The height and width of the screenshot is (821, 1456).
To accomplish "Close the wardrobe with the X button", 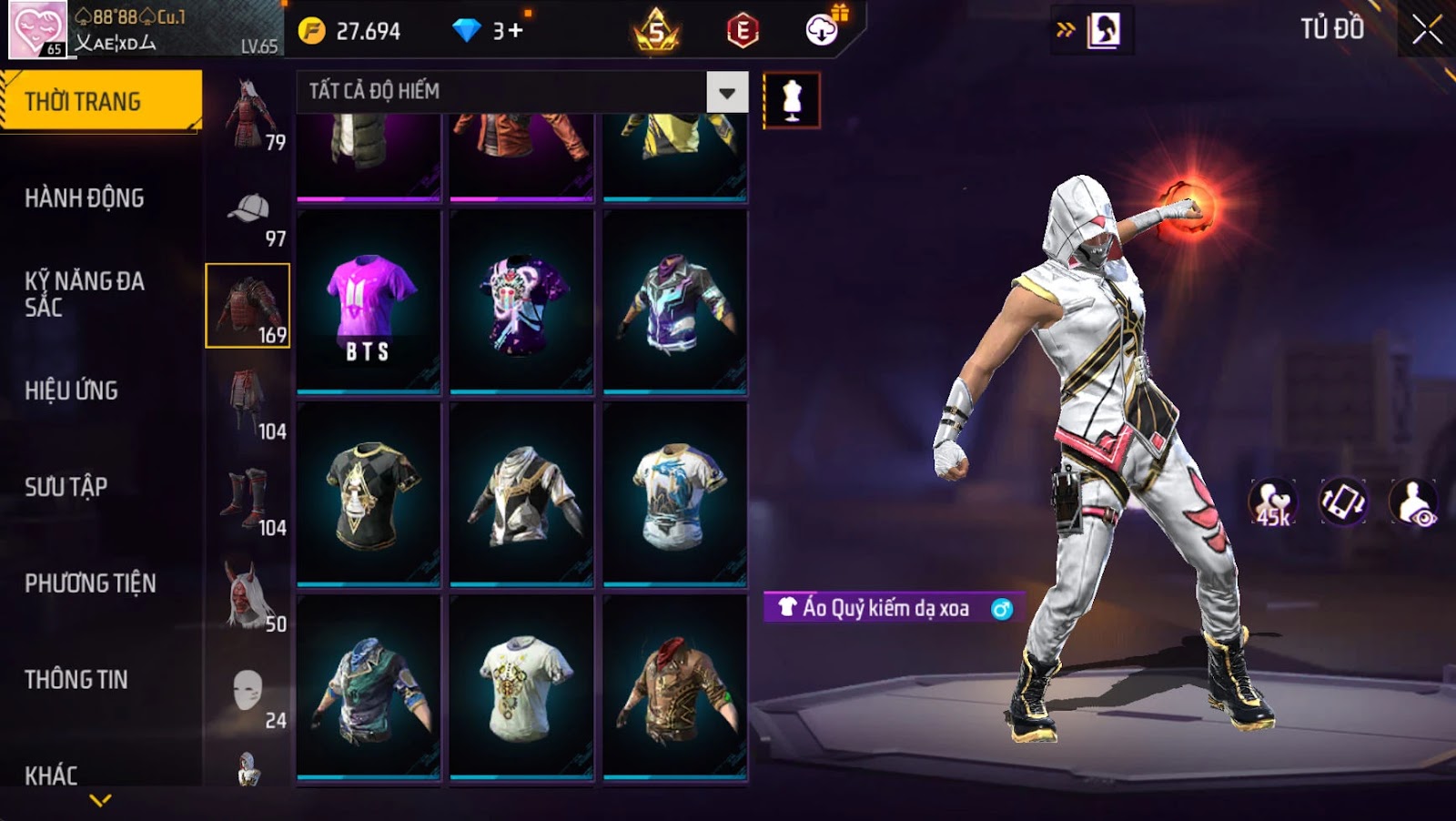I will 1426,30.
